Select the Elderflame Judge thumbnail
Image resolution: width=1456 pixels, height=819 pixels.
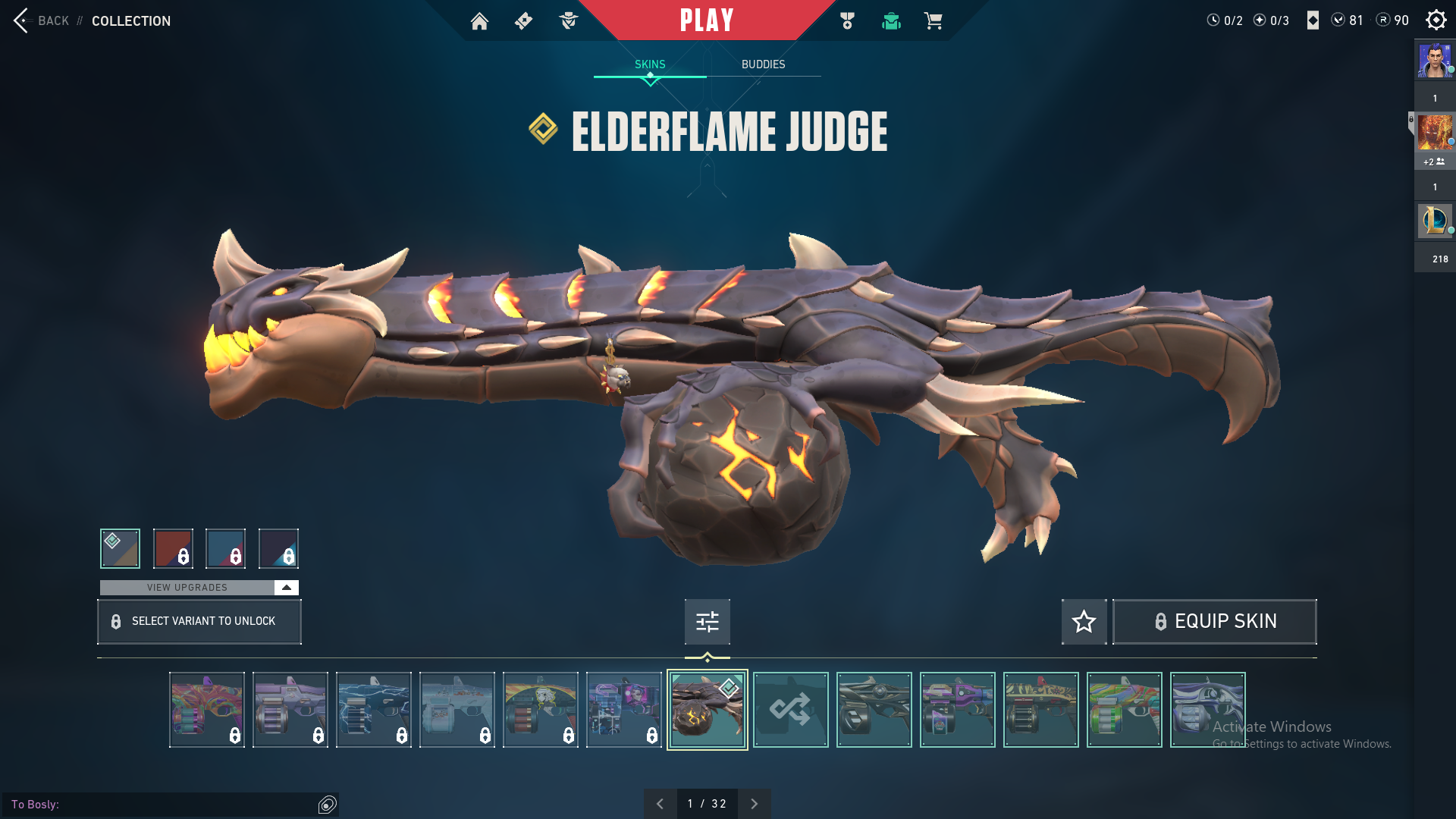click(x=707, y=710)
